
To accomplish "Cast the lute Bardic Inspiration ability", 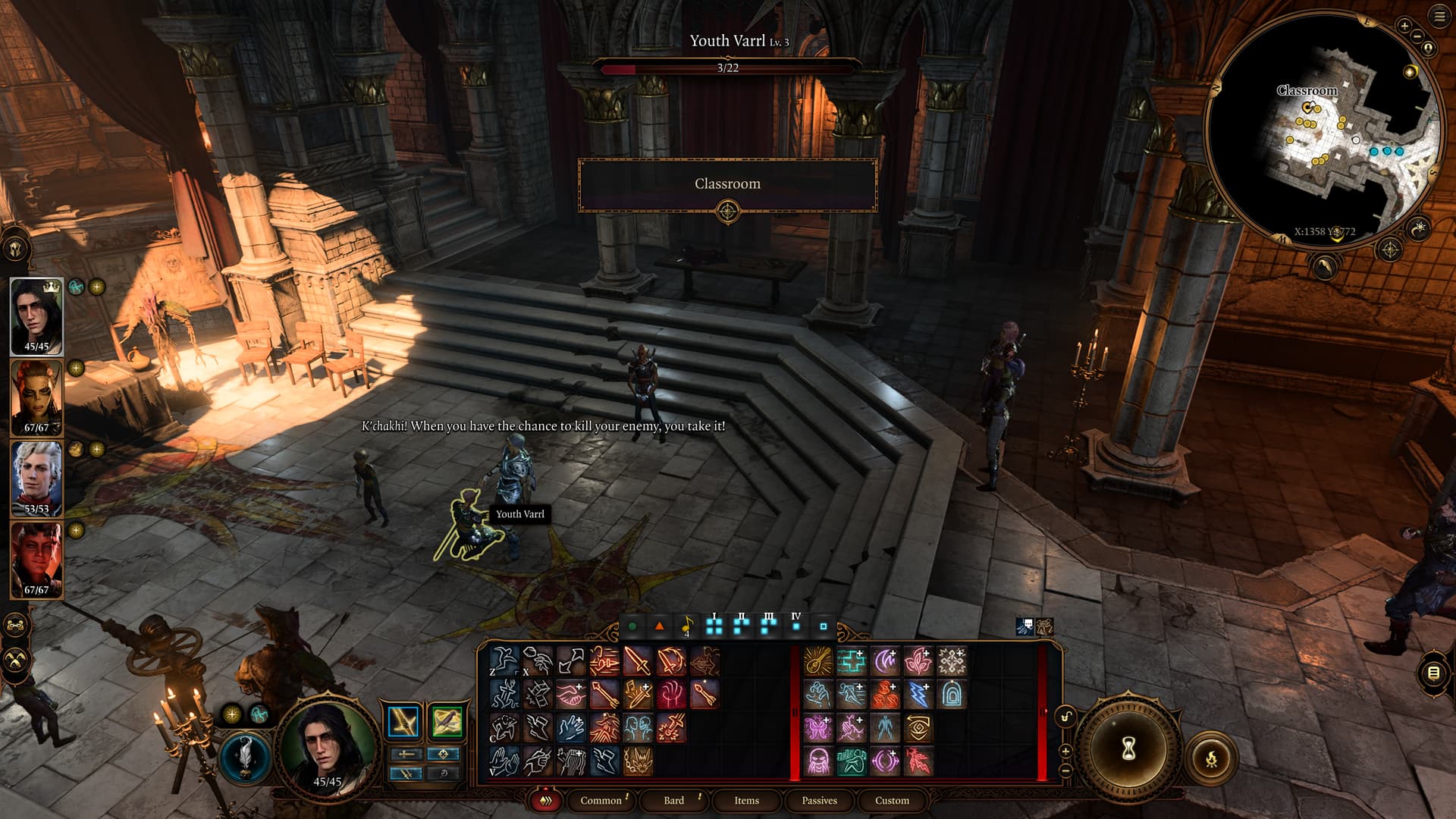I will click(x=817, y=661).
